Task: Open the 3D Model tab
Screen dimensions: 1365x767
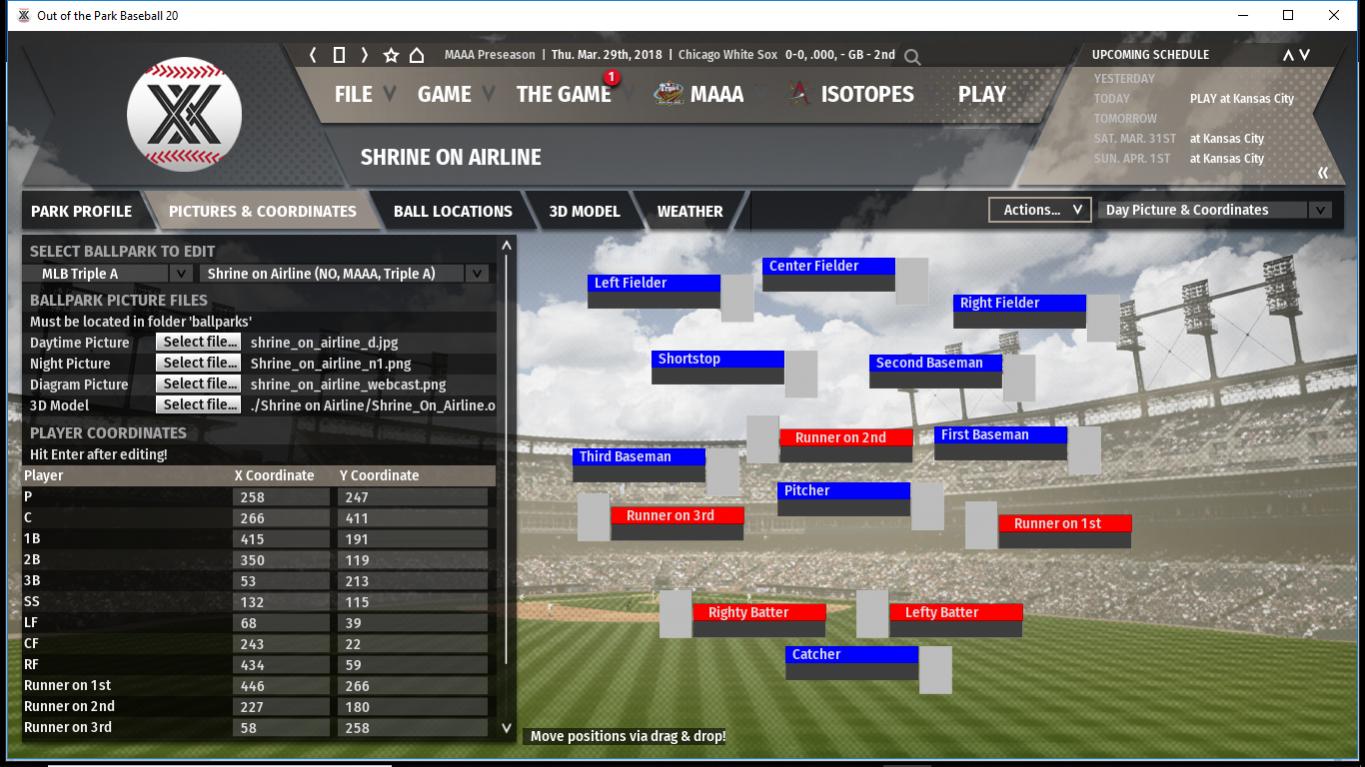Action: (x=584, y=211)
